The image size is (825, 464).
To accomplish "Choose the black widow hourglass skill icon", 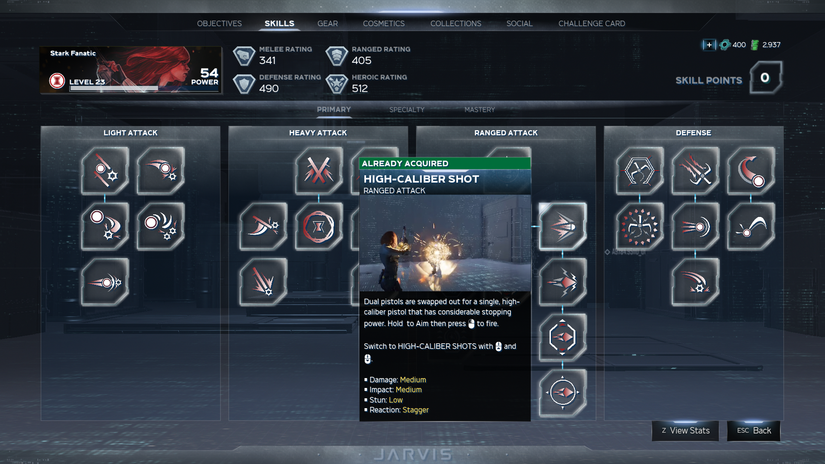I will [318, 226].
